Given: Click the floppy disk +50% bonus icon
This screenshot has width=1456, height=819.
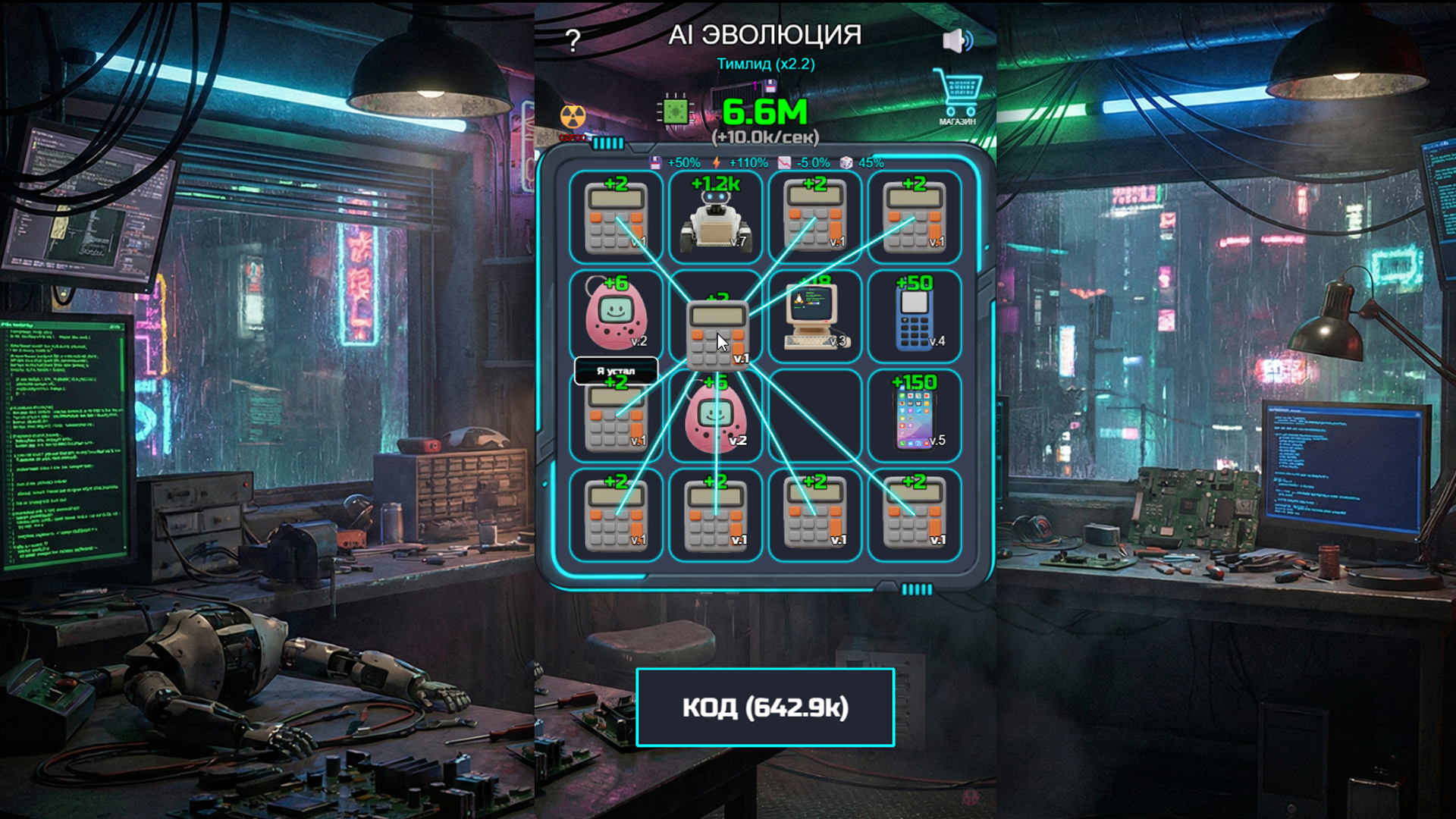Looking at the screenshot, I should click(657, 162).
